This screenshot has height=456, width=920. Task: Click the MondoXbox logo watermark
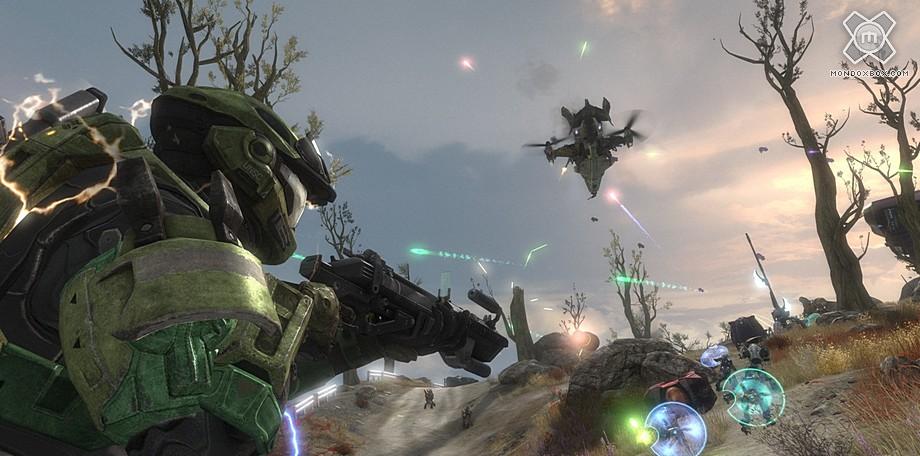pos(867,40)
